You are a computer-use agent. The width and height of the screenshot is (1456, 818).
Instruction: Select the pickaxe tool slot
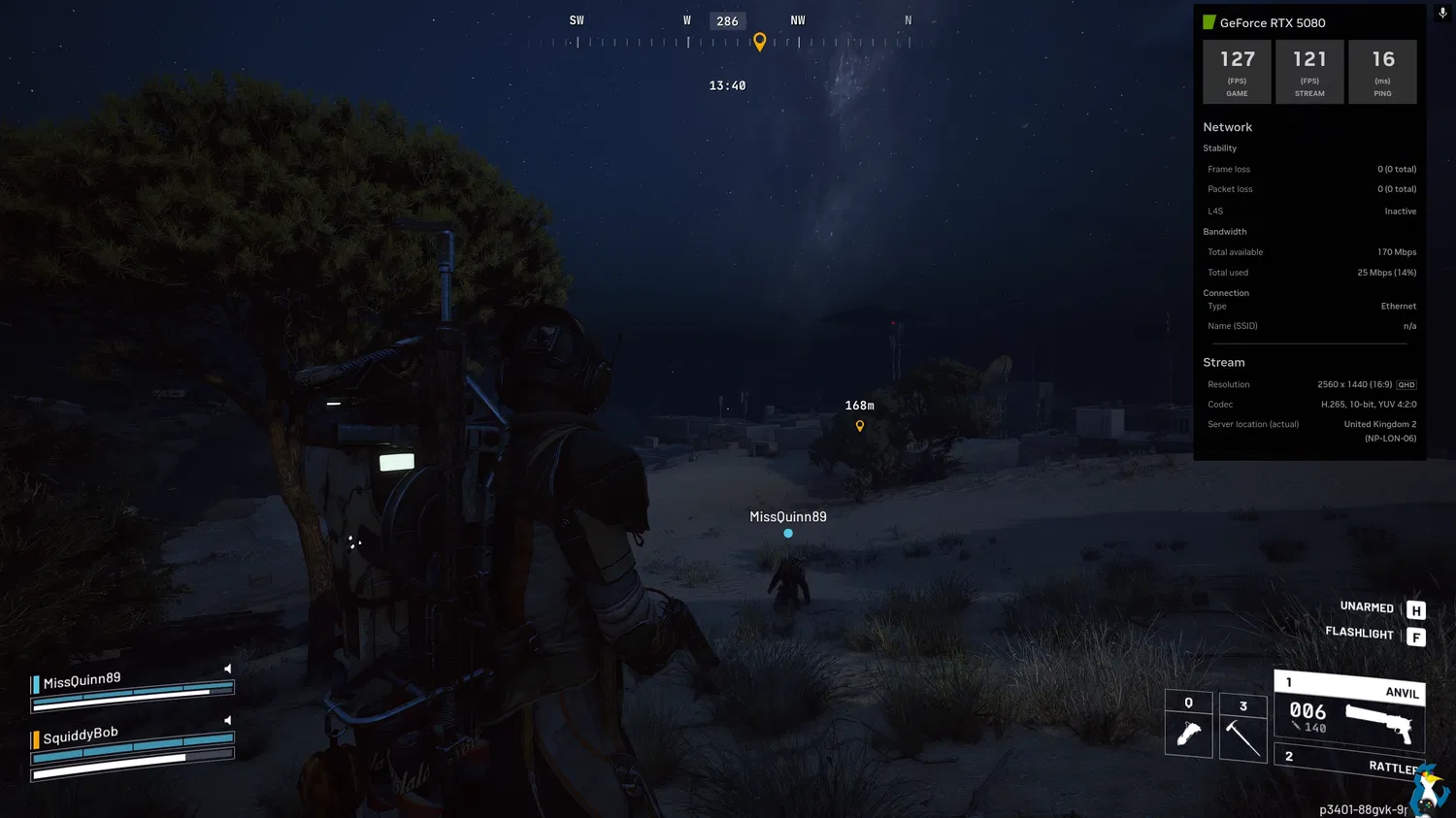coord(1242,728)
